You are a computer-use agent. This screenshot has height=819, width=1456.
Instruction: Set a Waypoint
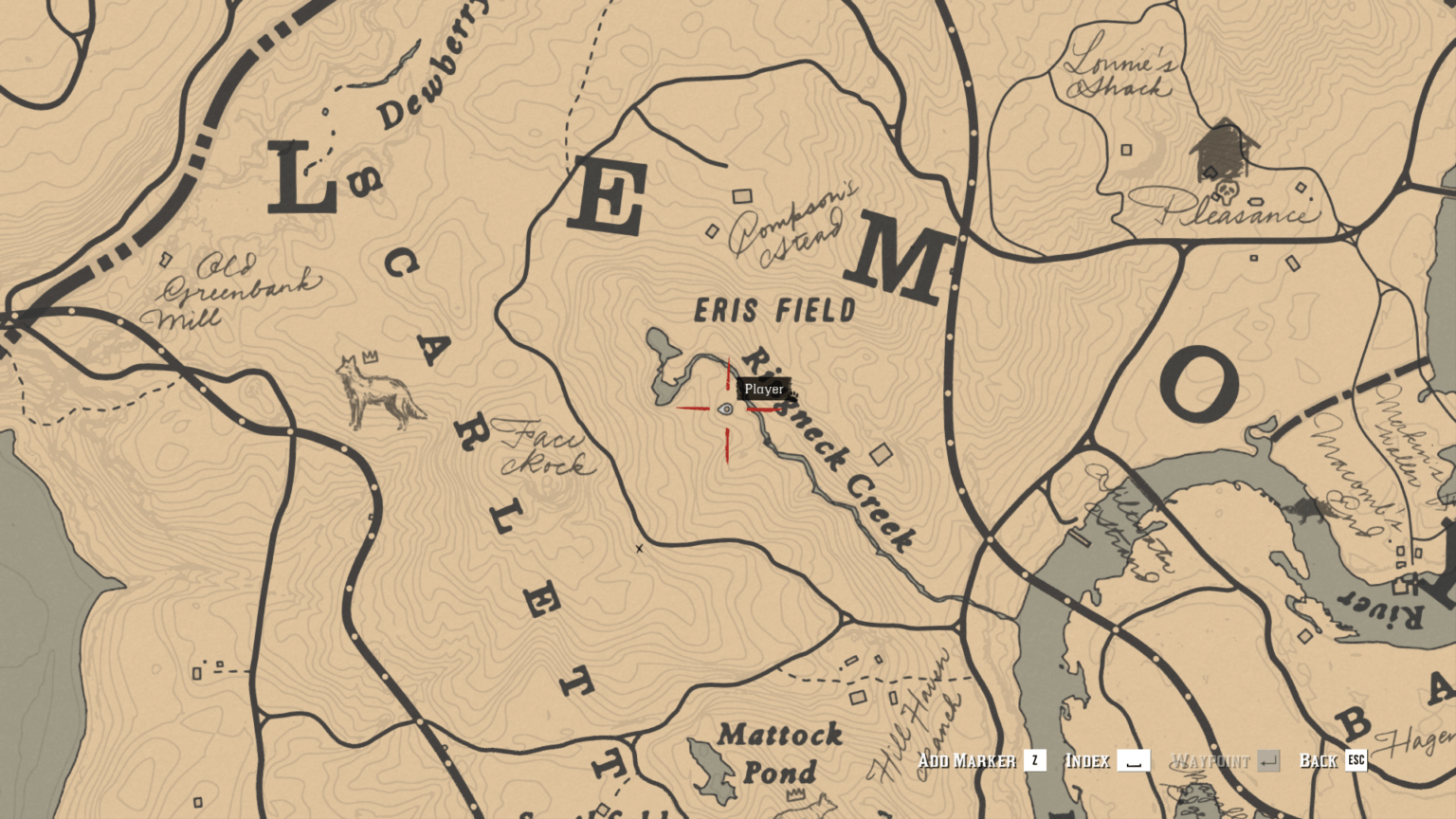coord(1212,760)
